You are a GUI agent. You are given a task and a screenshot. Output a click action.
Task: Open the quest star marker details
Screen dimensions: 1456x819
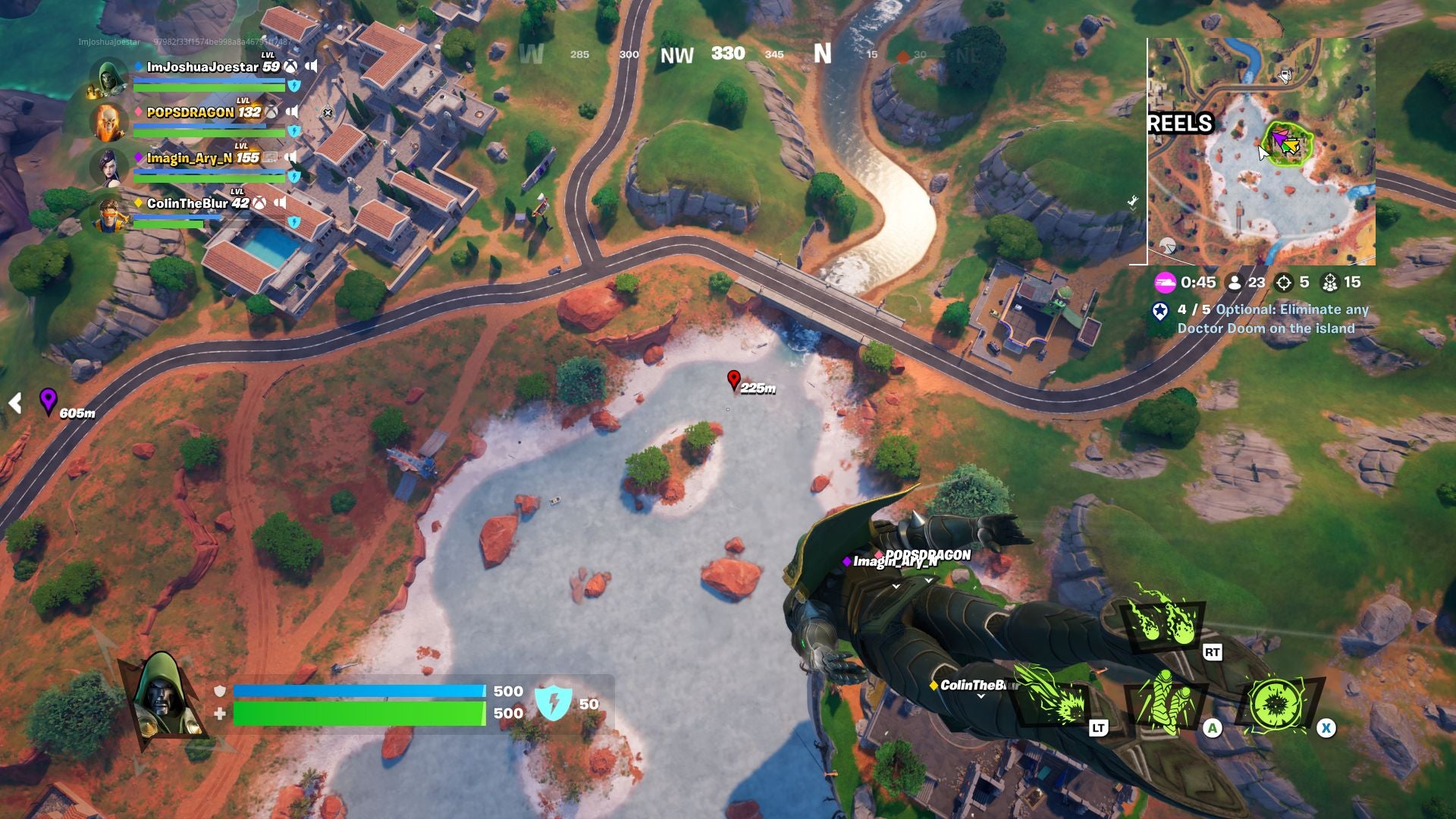pos(1161,311)
